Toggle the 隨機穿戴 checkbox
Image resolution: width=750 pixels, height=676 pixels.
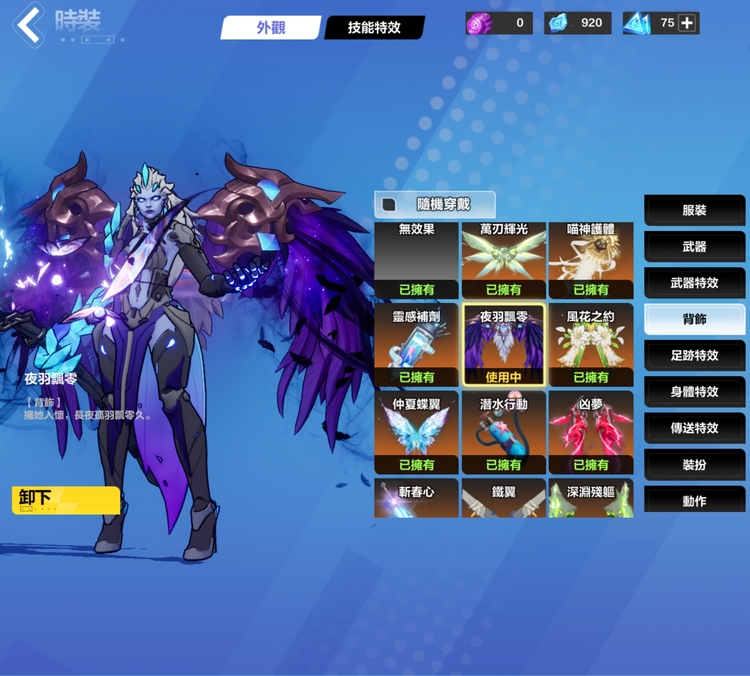pyautogui.click(x=389, y=204)
